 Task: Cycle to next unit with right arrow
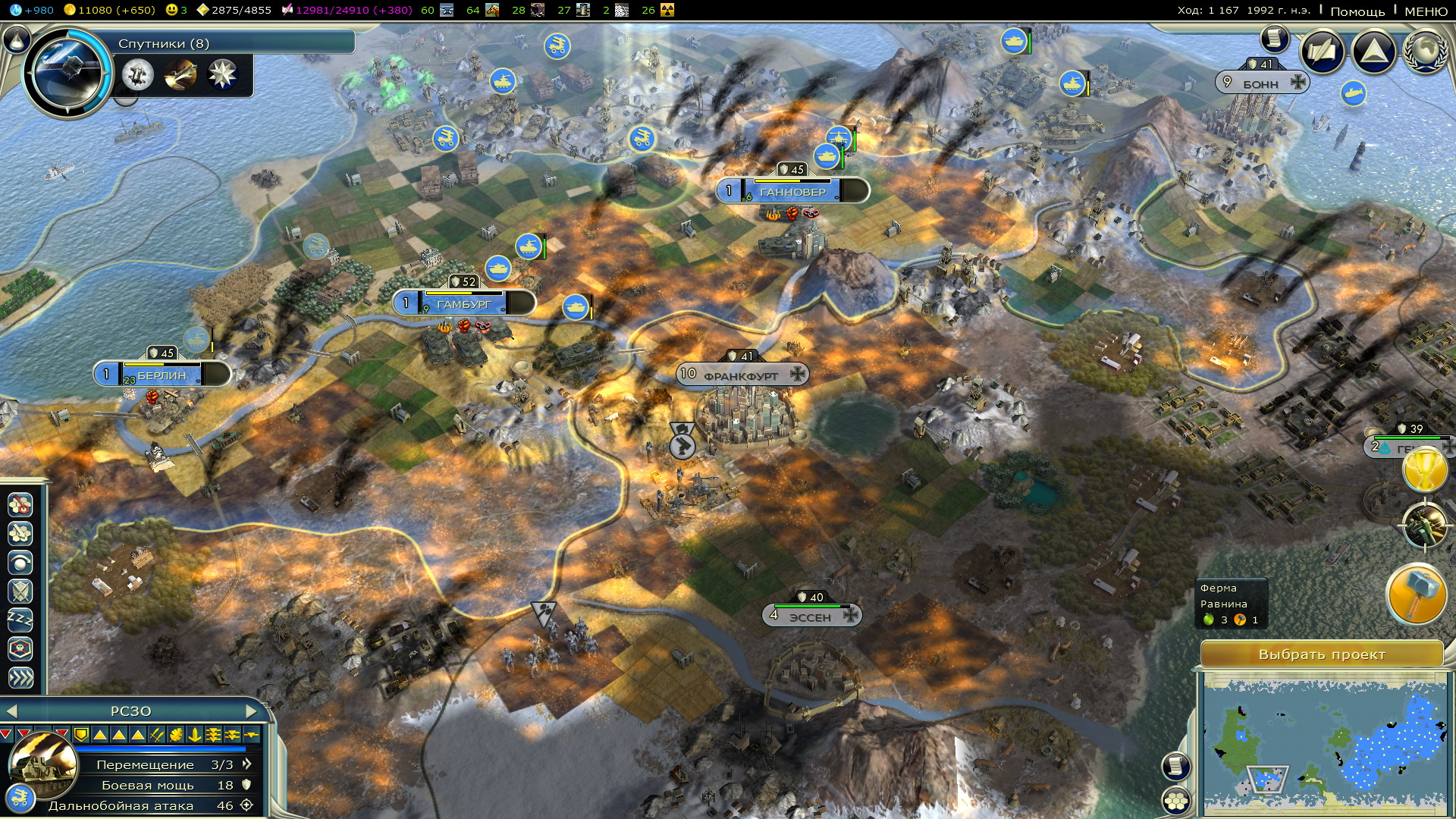coord(252,711)
